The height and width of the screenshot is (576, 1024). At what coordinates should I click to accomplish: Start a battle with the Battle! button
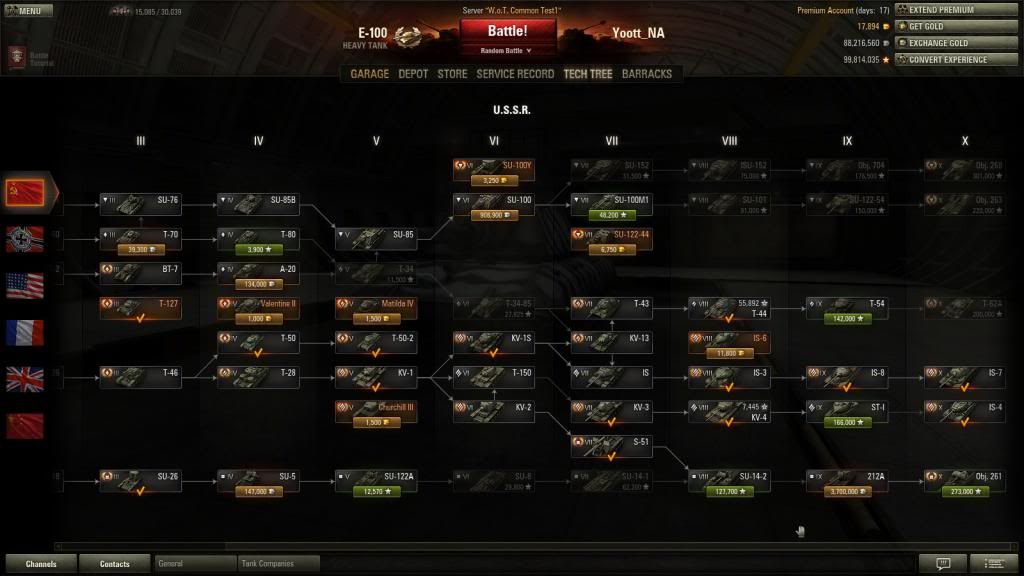click(508, 31)
